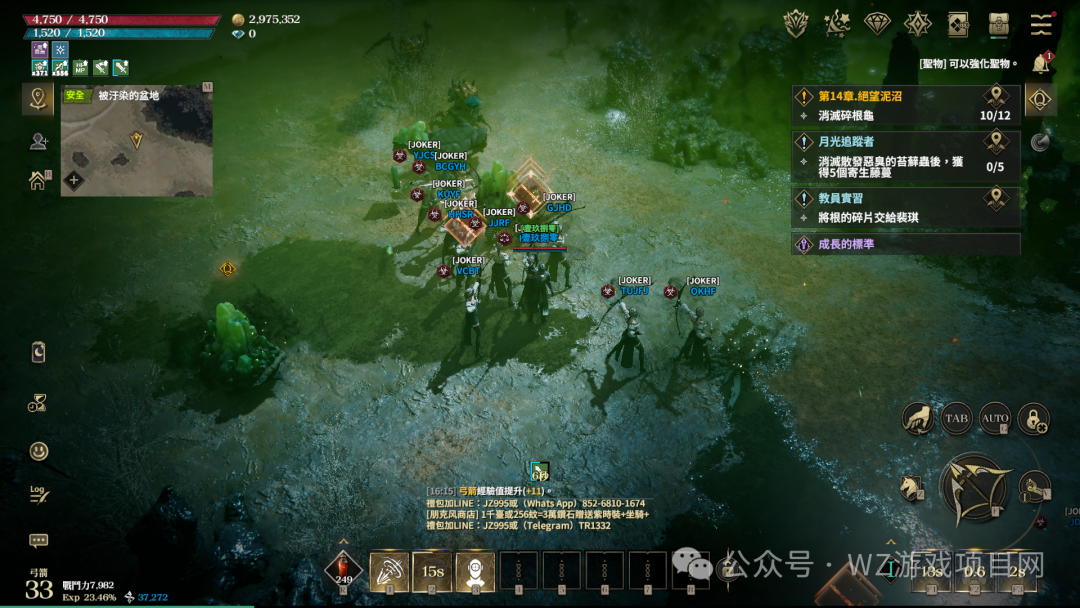Use the red health potion slot
Viewport: 1080px width, 608px height.
tap(344, 569)
